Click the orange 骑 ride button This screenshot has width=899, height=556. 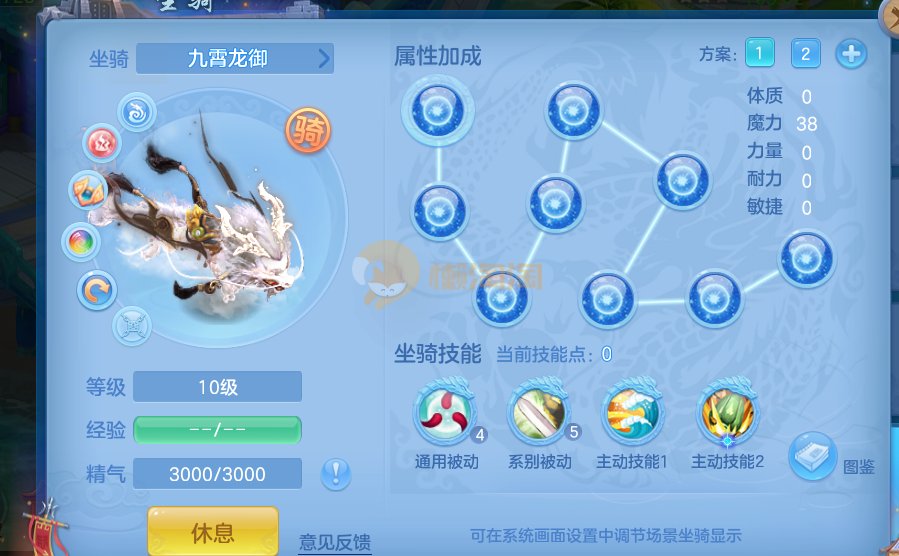(x=308, y=131)
